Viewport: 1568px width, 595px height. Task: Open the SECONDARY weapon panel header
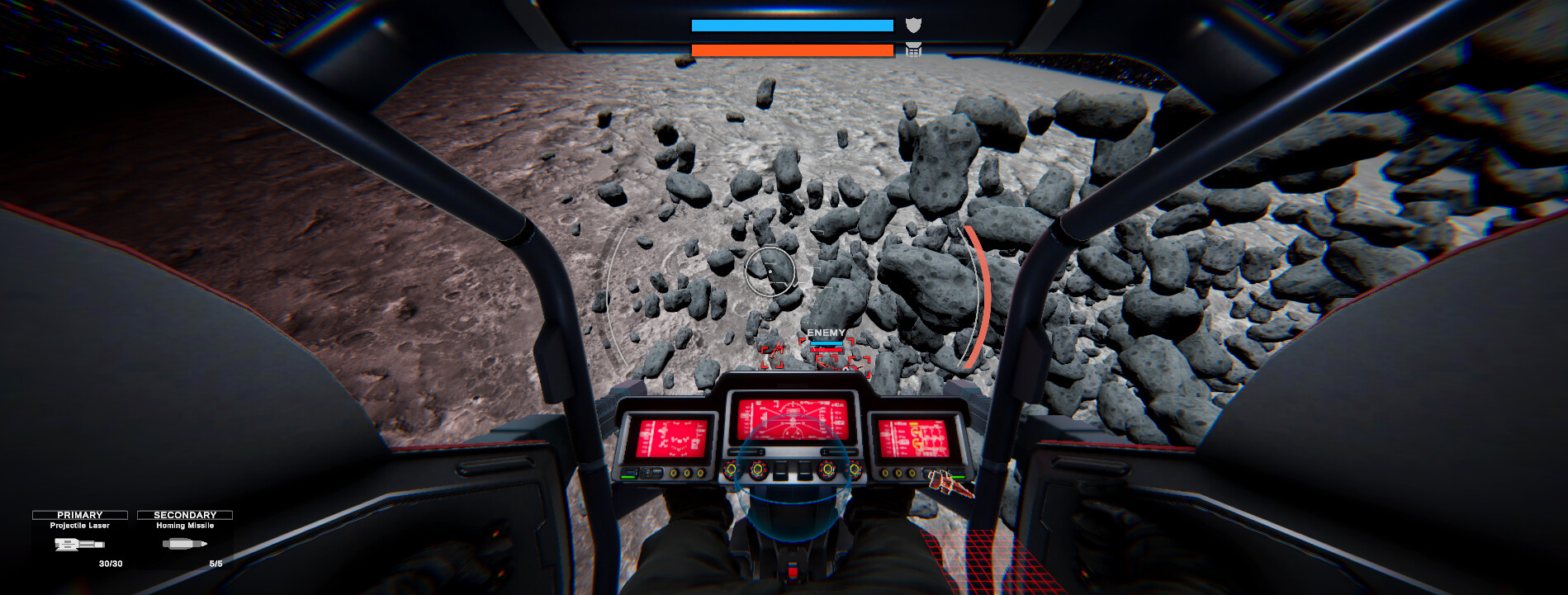tap(185, 514)
